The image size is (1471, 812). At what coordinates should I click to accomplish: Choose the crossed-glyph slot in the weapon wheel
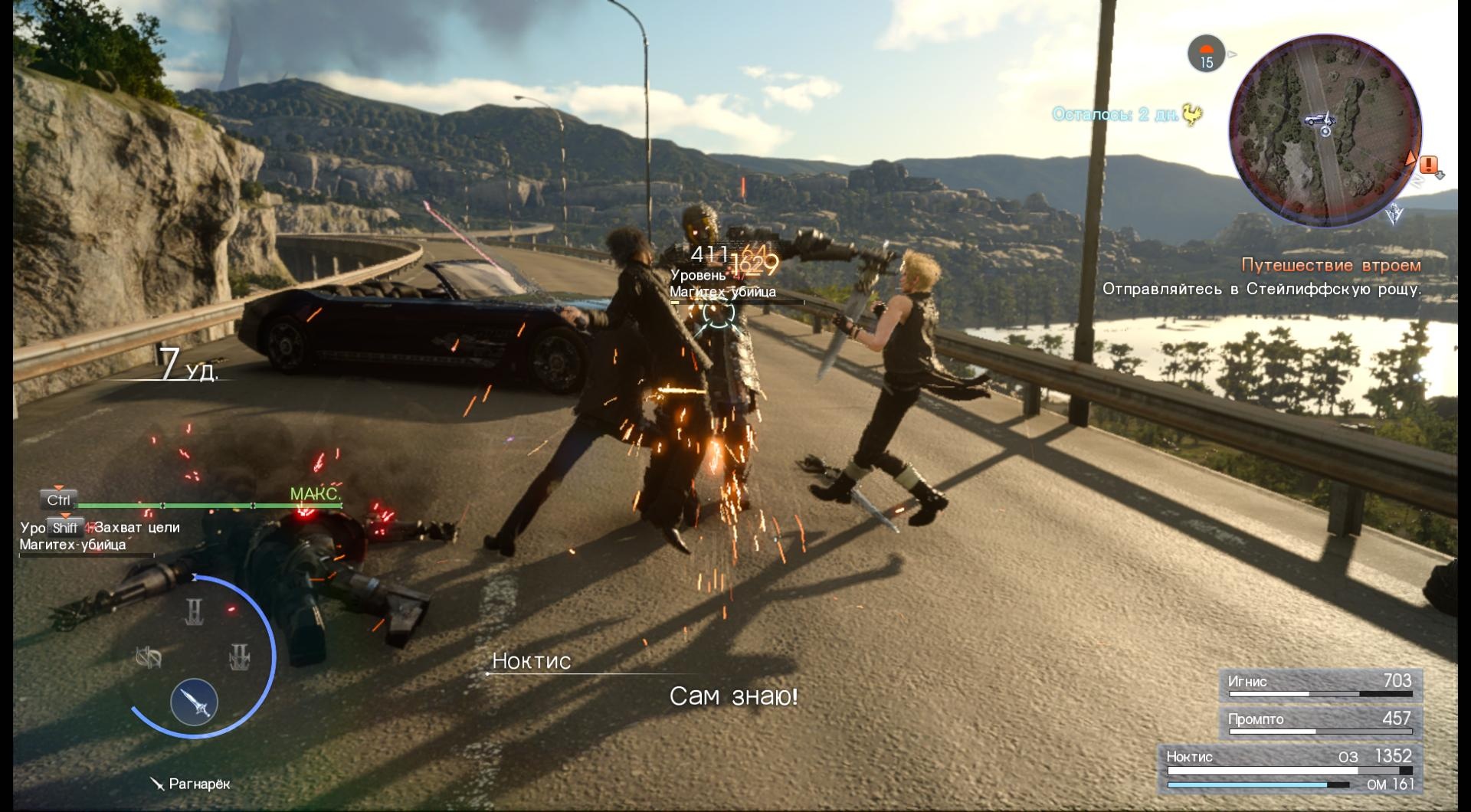[x=149, y=657]
